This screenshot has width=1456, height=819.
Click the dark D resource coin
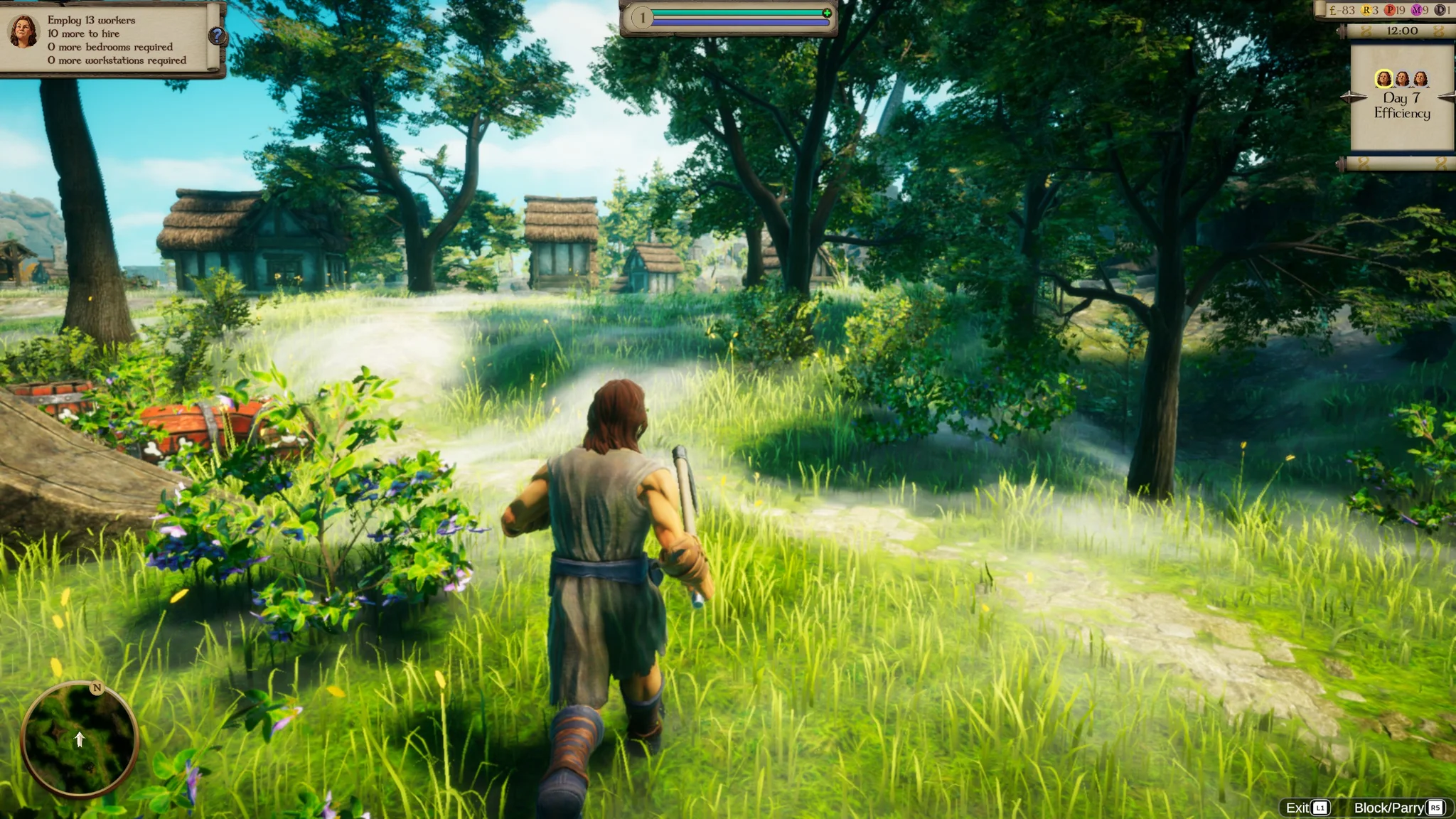pyautogui.click(x=1440, y=10)
